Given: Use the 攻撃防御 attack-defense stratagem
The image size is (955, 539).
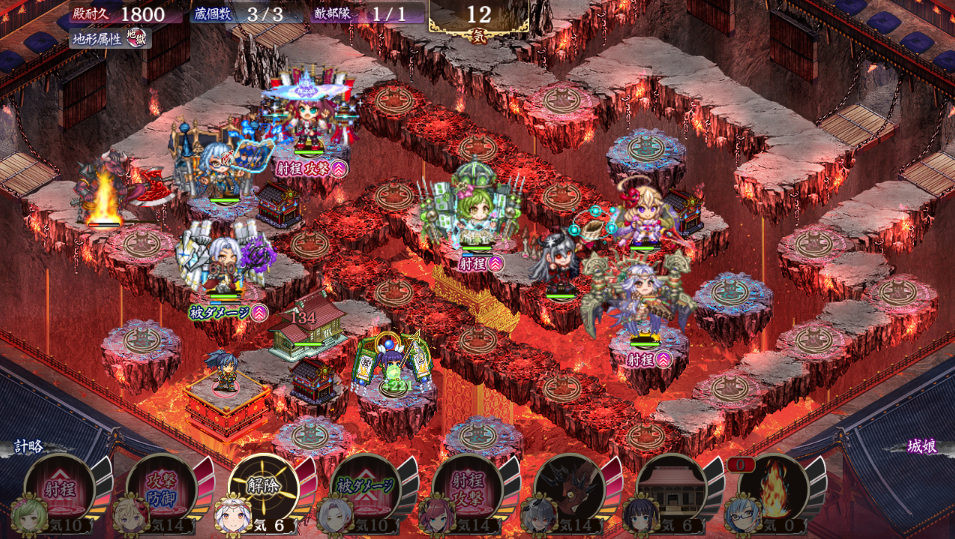Looking at the screenshot, I should (160, 487).
